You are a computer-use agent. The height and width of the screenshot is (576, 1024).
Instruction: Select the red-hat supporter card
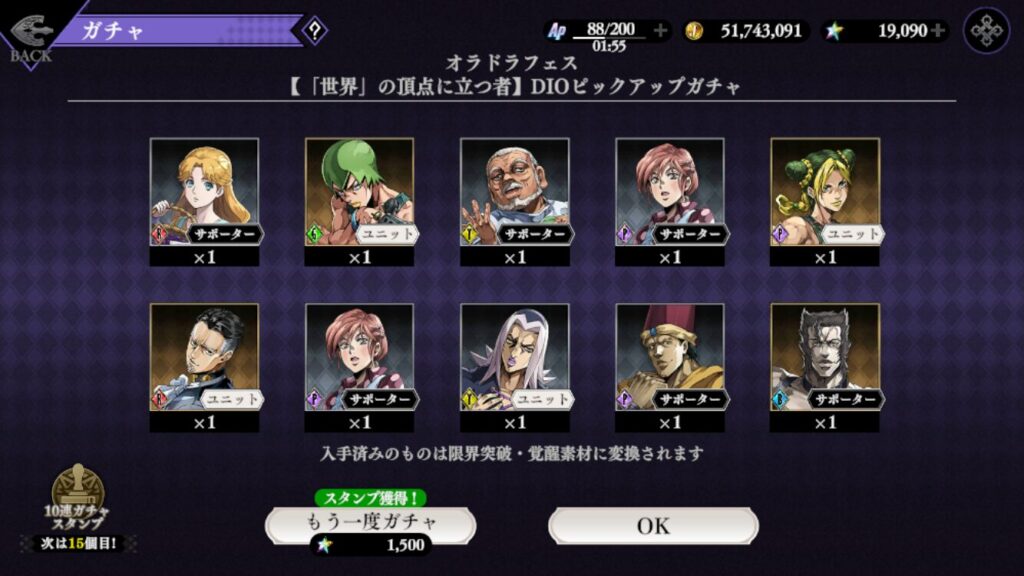click(x=669, y=357)
